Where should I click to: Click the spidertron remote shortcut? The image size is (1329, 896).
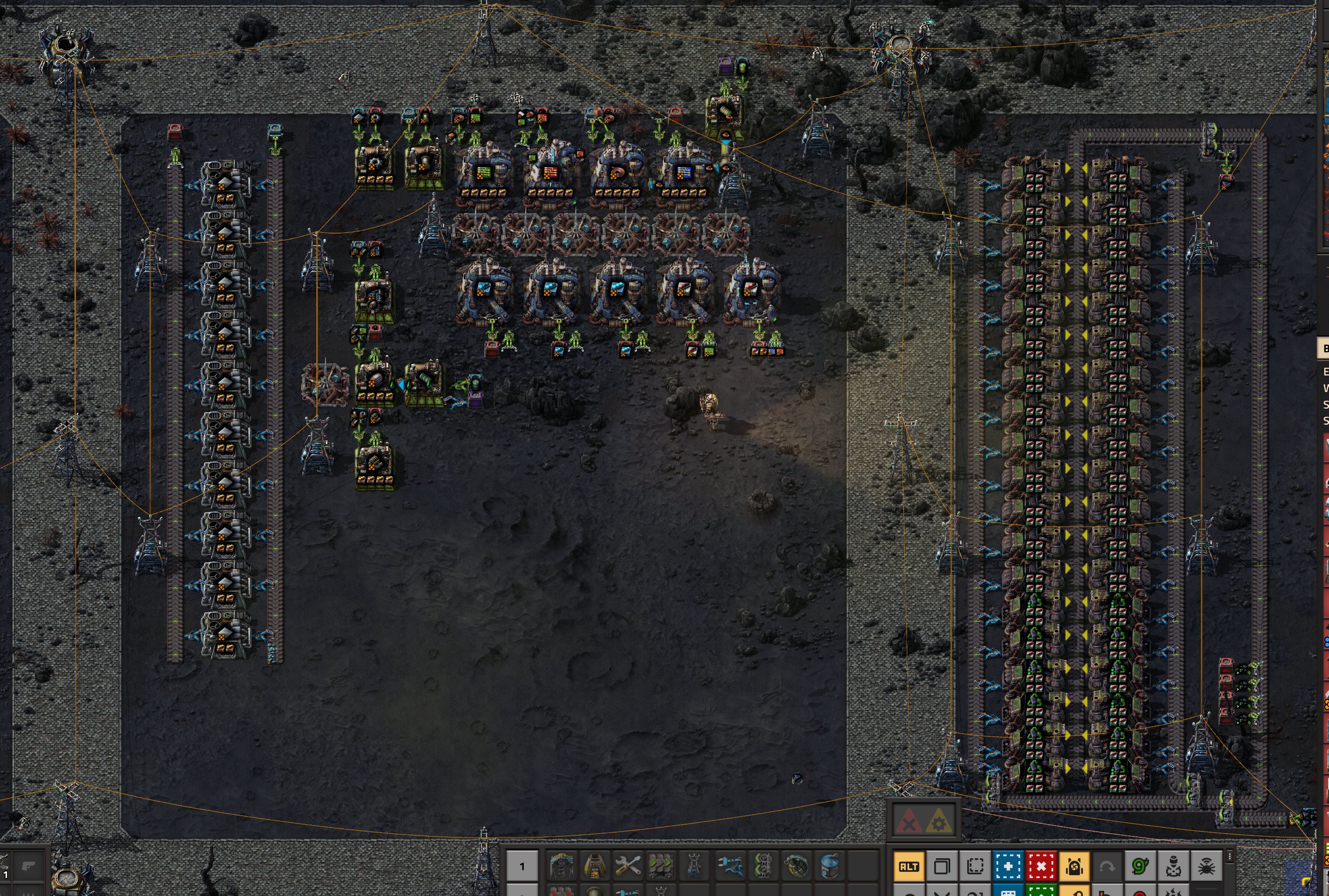coord(1206,866)
